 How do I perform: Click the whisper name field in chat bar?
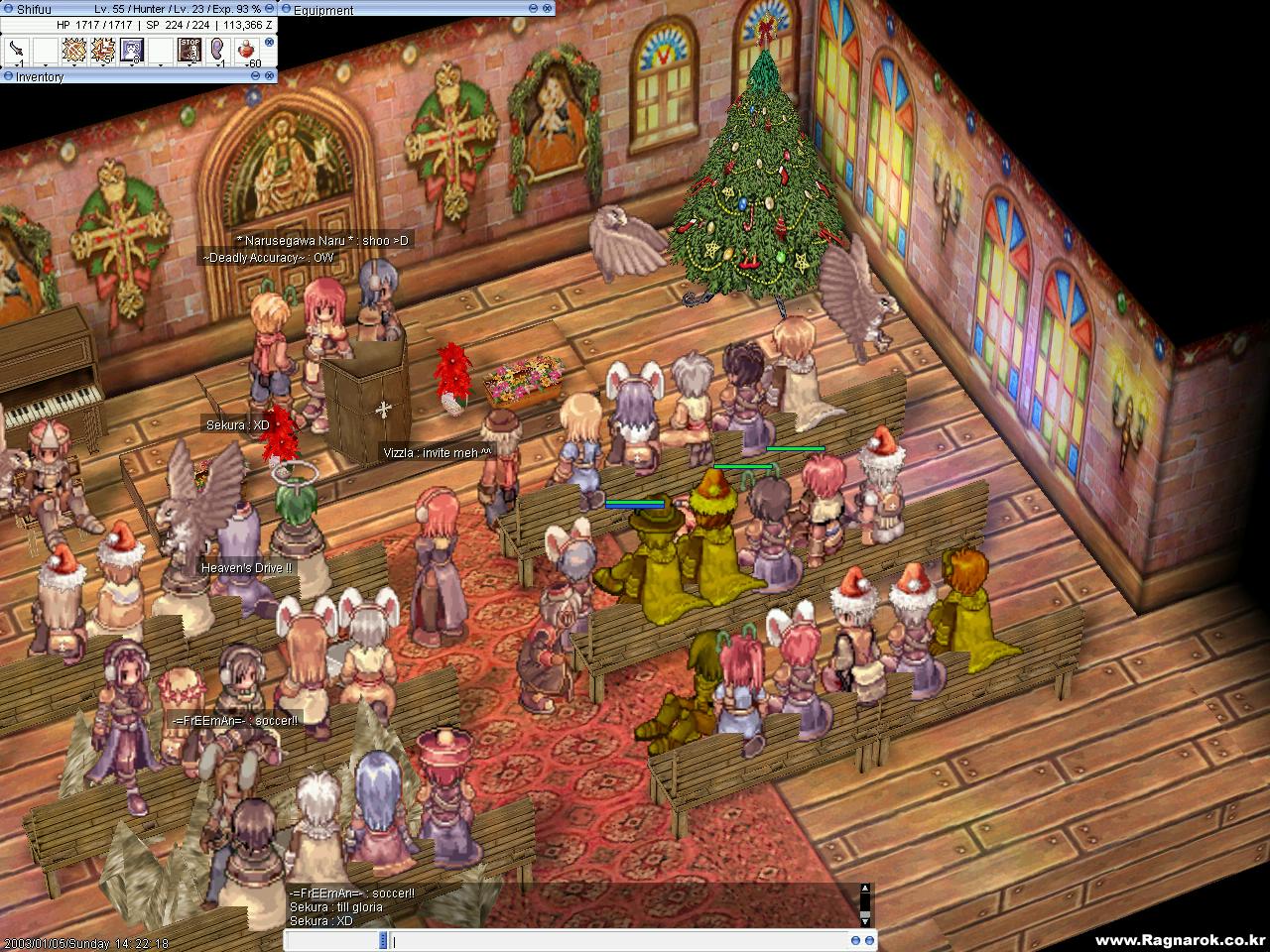(x=332, y=940)
